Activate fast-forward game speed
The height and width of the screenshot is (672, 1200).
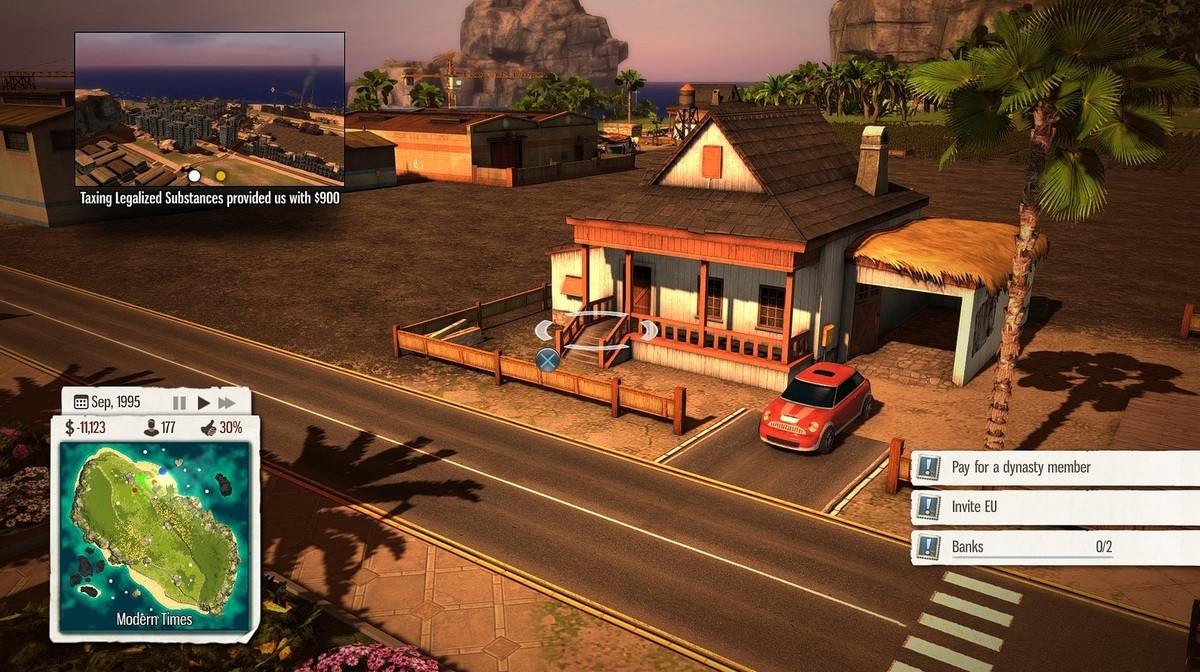228,403
